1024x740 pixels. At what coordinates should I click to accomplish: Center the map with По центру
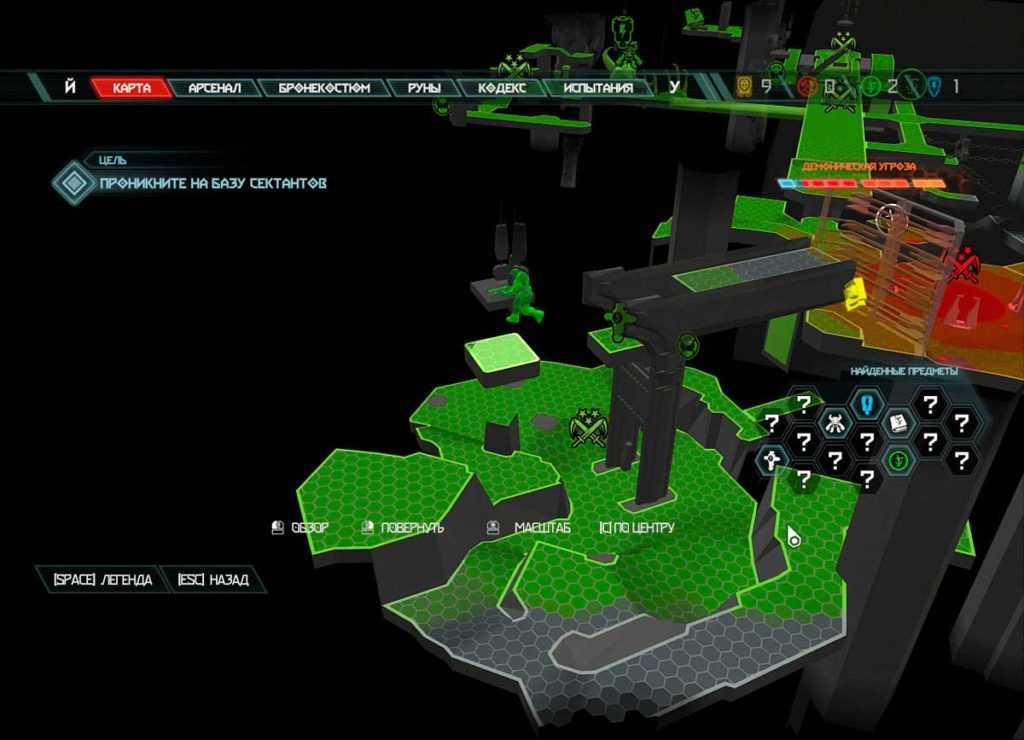[637, 527]
